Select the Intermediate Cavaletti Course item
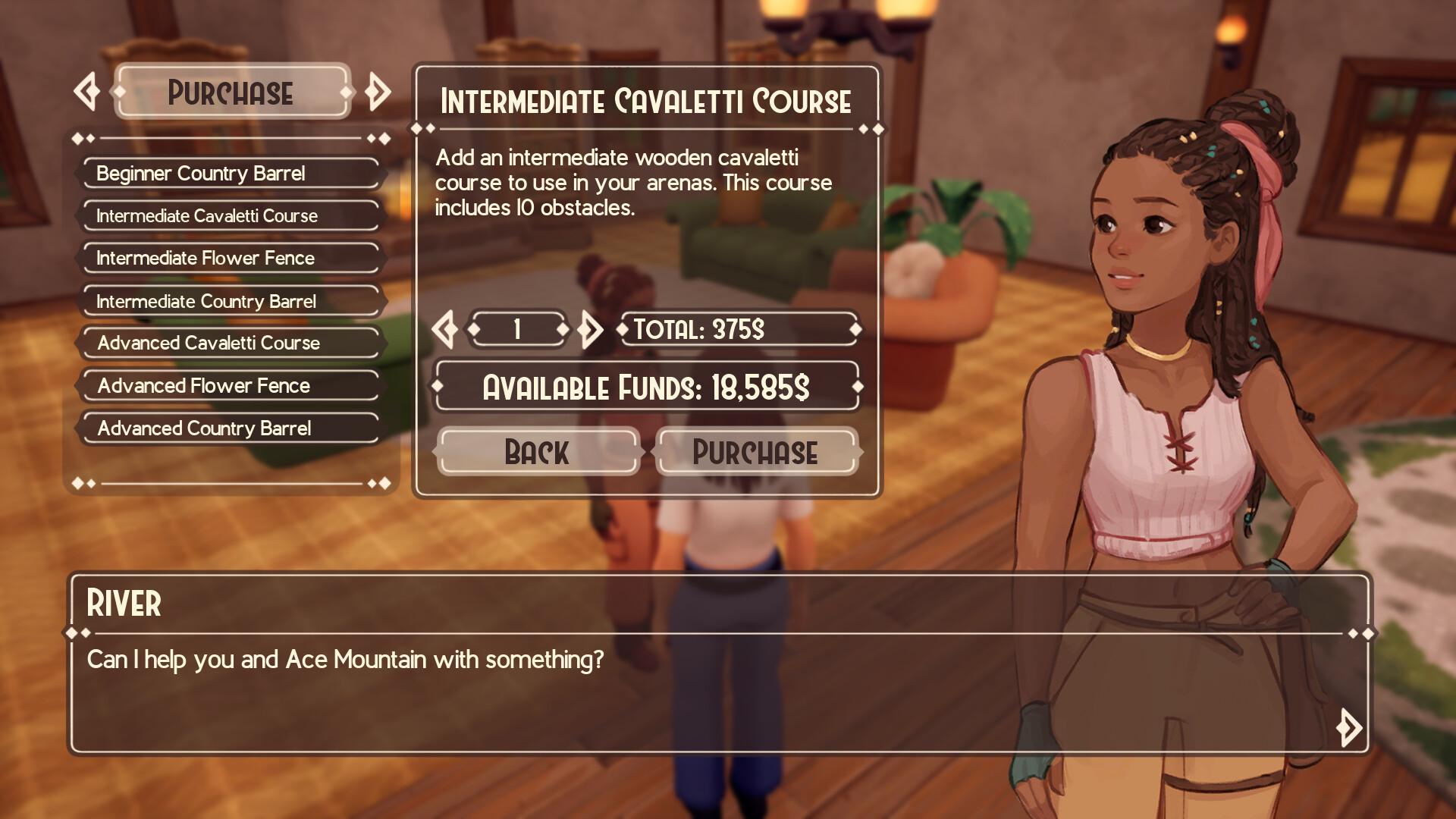Viewport: 1456px width, 819px height. [229, 216]
